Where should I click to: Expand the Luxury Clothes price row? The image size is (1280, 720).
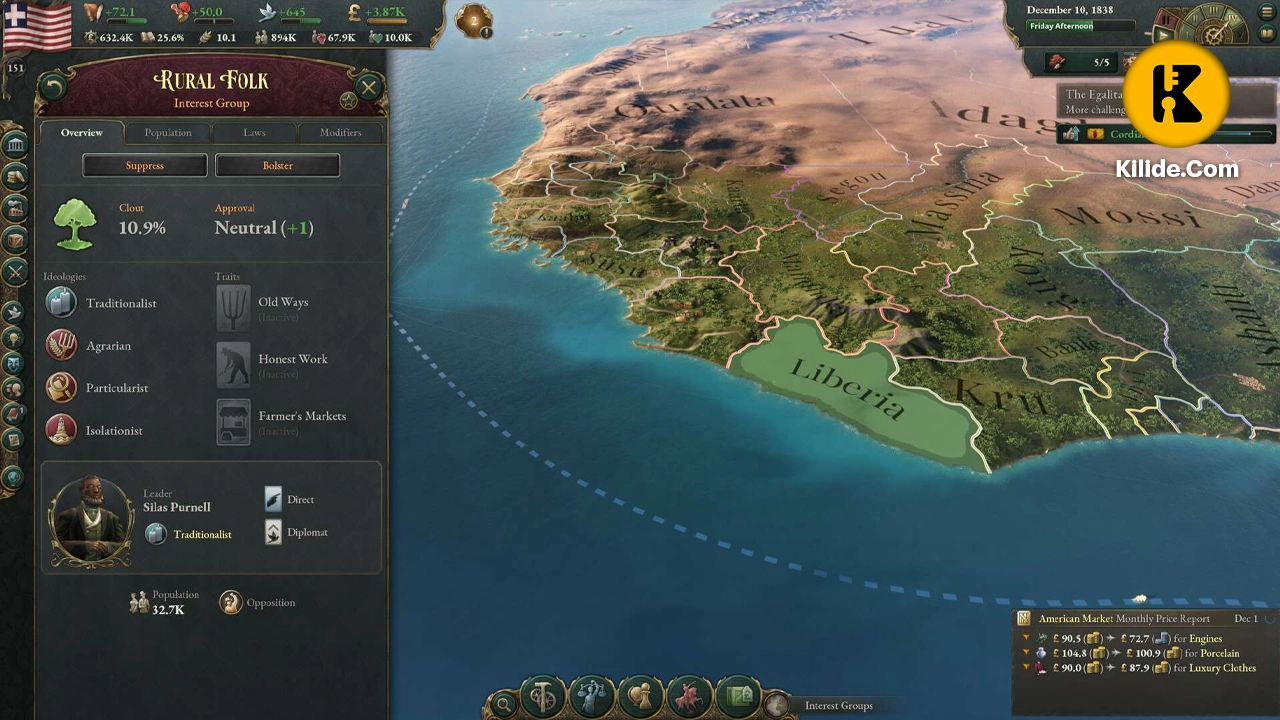[1027, 668]
